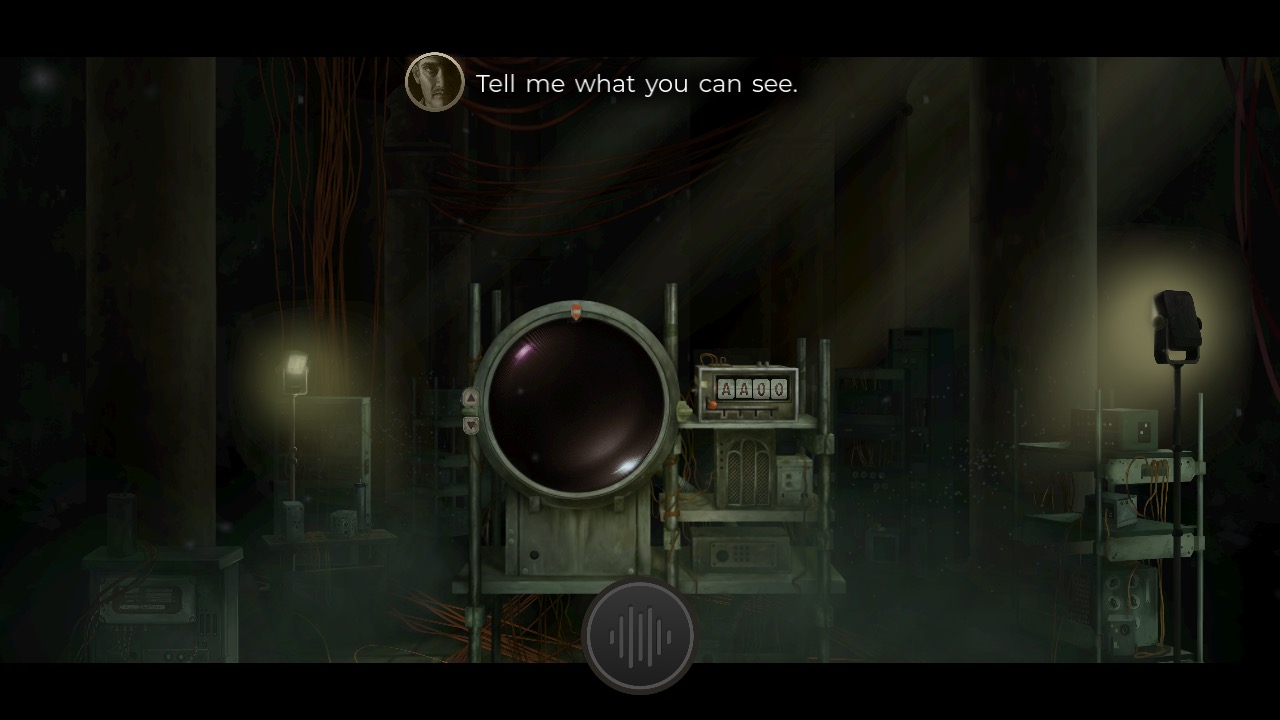
Task: Click the large circular radar screen
Action: tap(578, 404)
